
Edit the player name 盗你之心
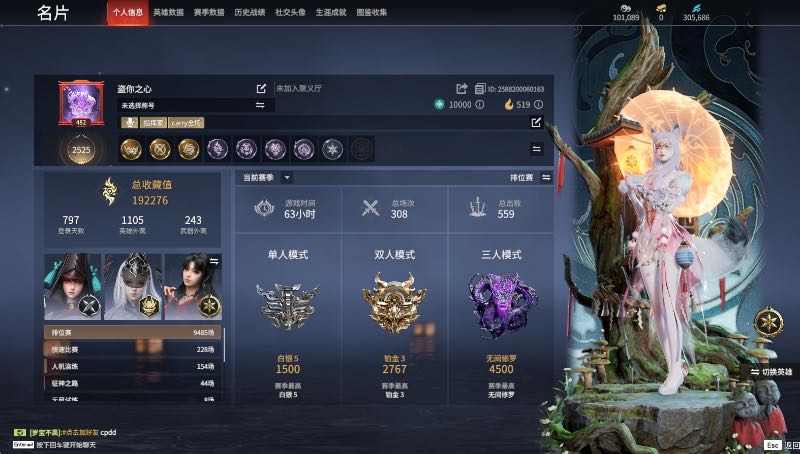262,89
